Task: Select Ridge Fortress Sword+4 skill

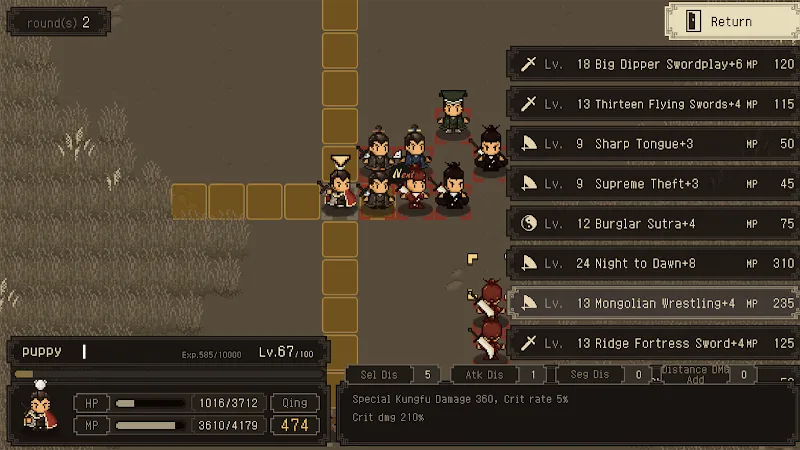Action: [654, 343]
